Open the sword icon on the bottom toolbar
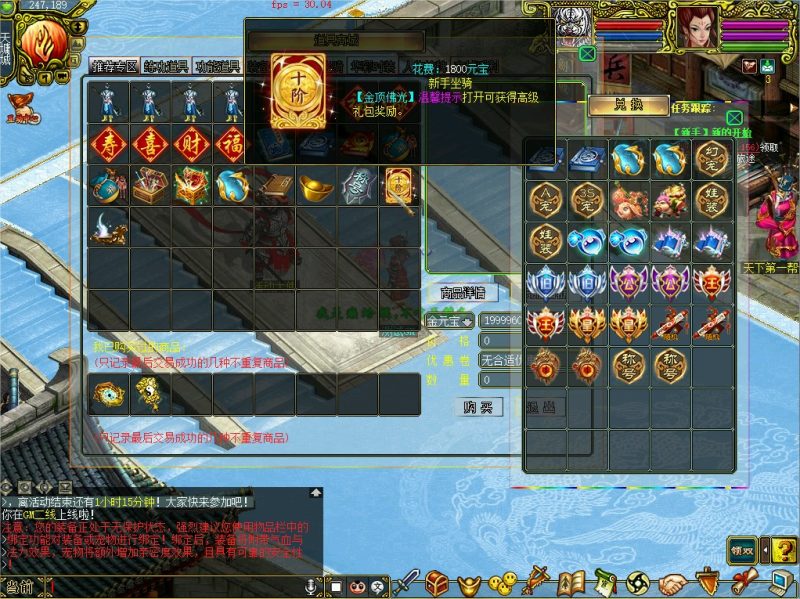 pyautogui.click(x=407, y=582)
